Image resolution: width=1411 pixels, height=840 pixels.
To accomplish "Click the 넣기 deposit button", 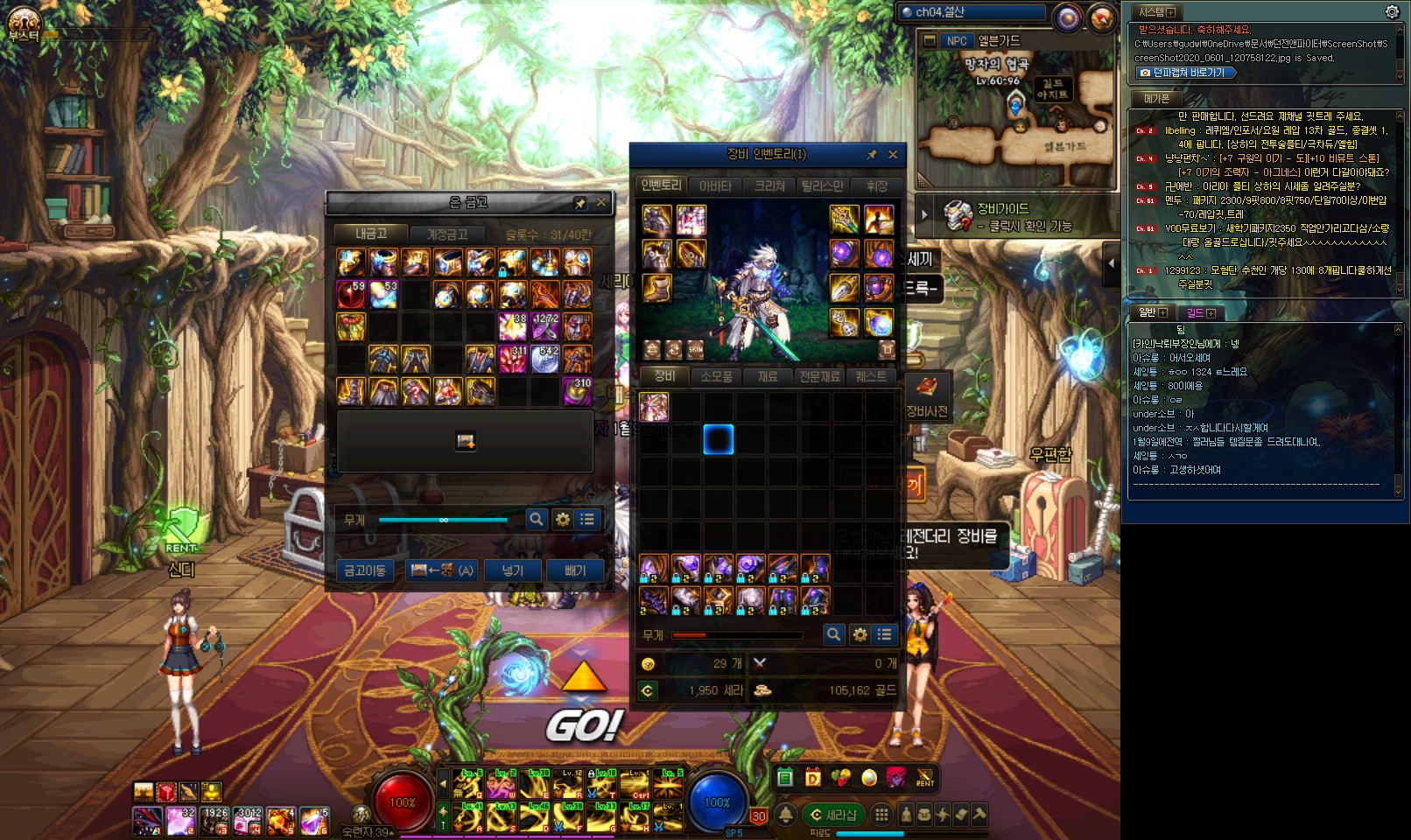I will click(513, 570).
